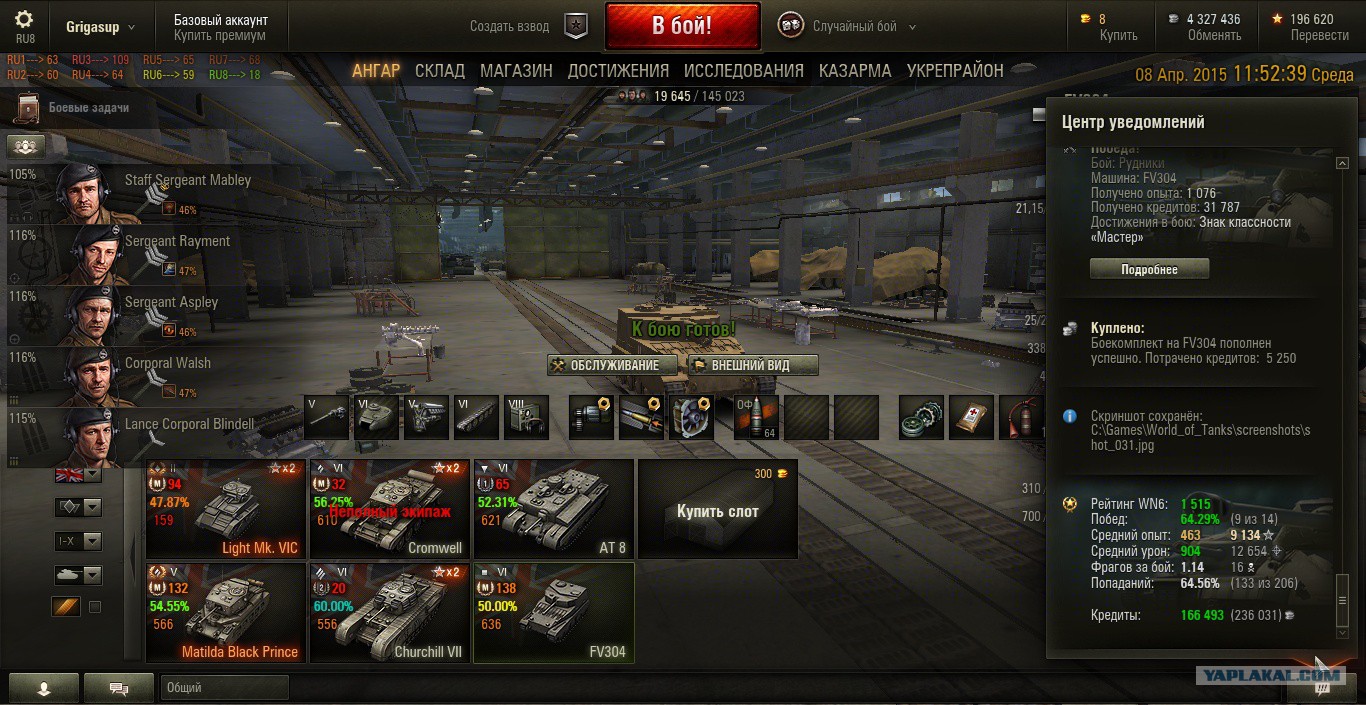Open the ДОСТИЖЕНИЯ achievements tab

pyautogui.click(x=618, y=71)
